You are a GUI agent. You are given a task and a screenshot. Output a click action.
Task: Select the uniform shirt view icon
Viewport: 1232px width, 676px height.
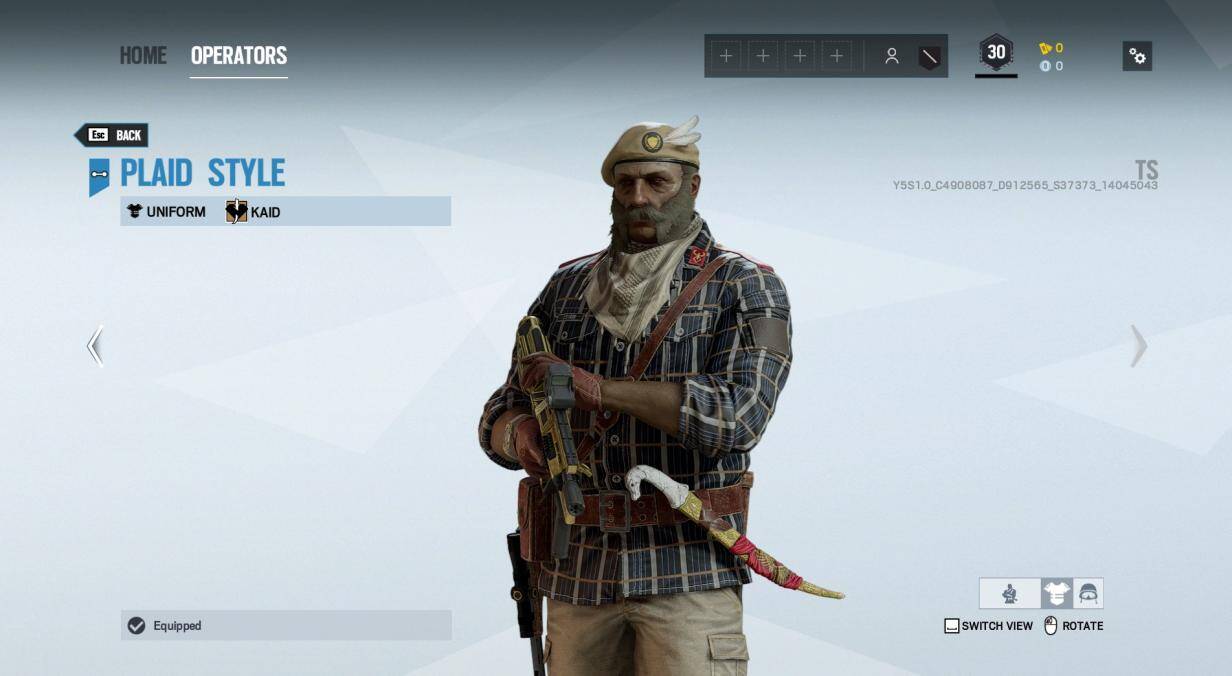[1056, 594]
